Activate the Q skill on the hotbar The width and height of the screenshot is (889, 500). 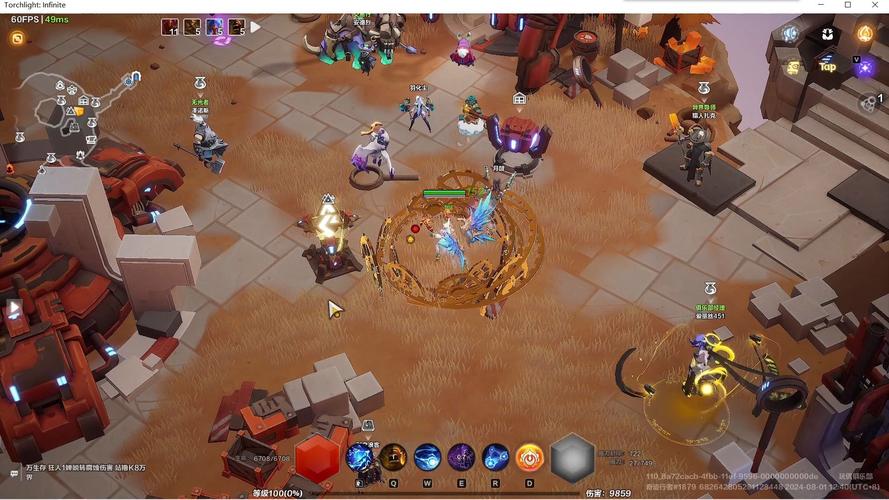[393, 458]
